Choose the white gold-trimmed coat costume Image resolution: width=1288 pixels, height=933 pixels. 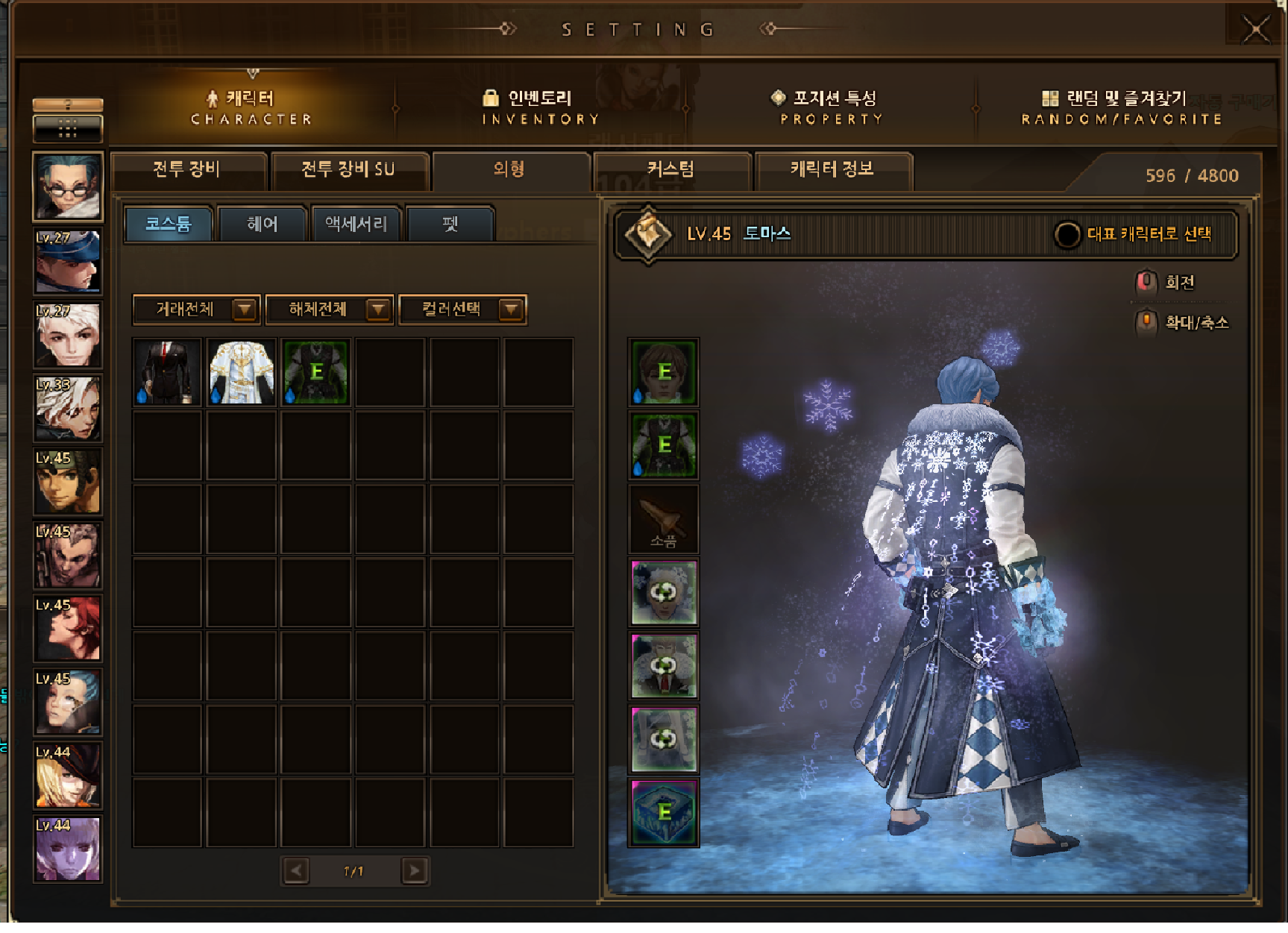point(242,372)
